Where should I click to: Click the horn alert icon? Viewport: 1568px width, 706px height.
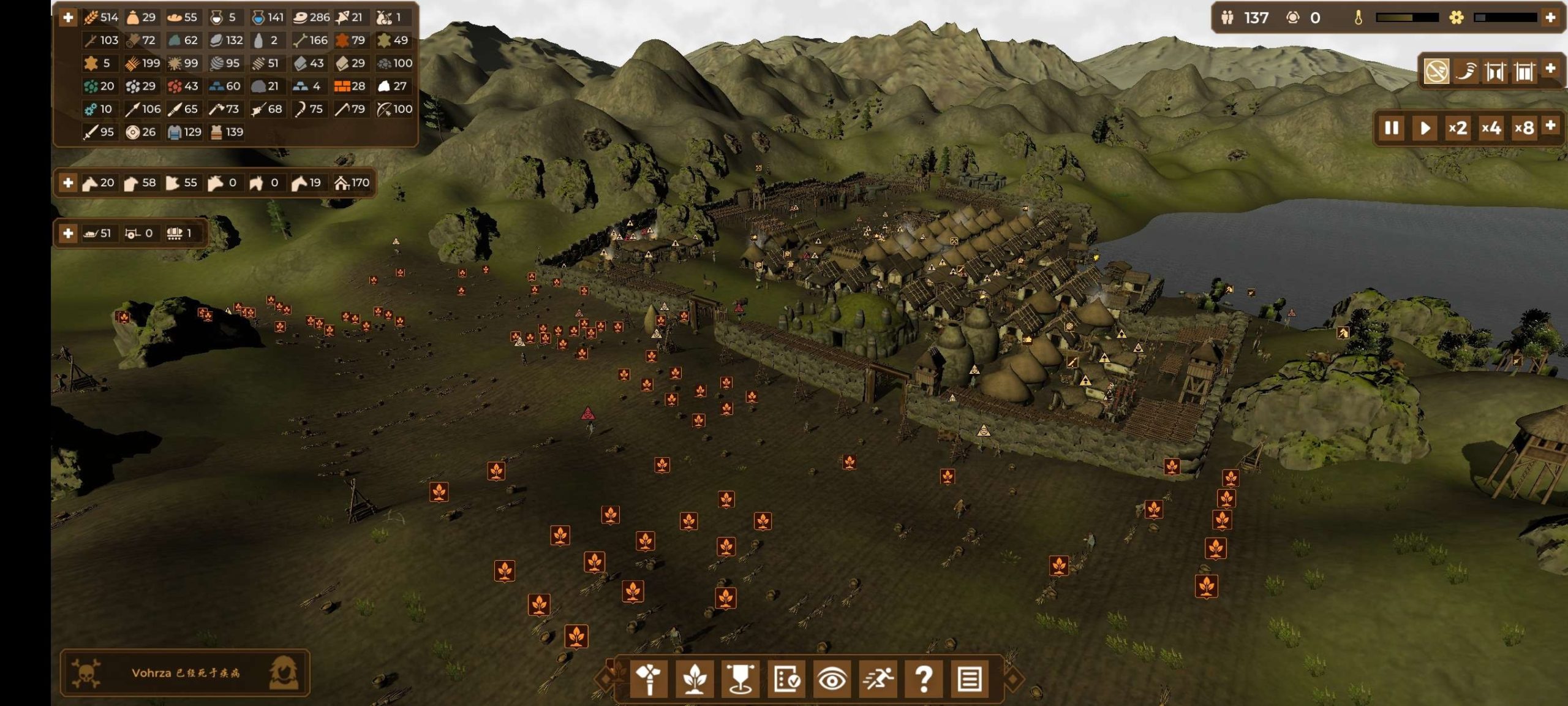(1468, 72)
